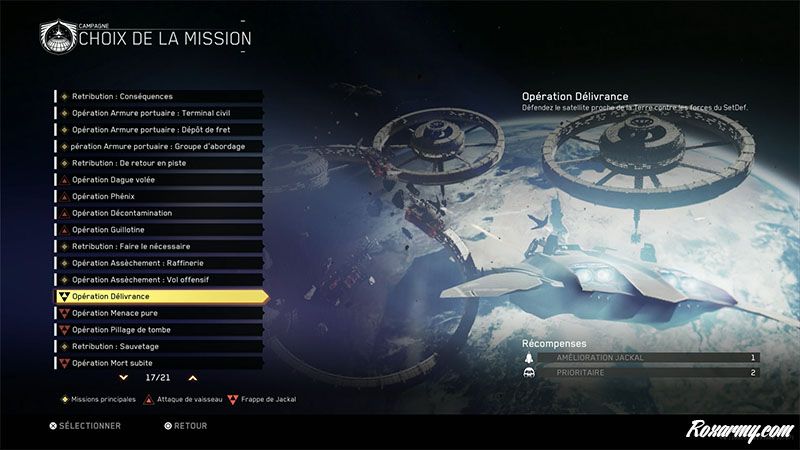Open Opération Décontamination entry
Viewport: 800px width, 450px height.
[x=160, y=213]
